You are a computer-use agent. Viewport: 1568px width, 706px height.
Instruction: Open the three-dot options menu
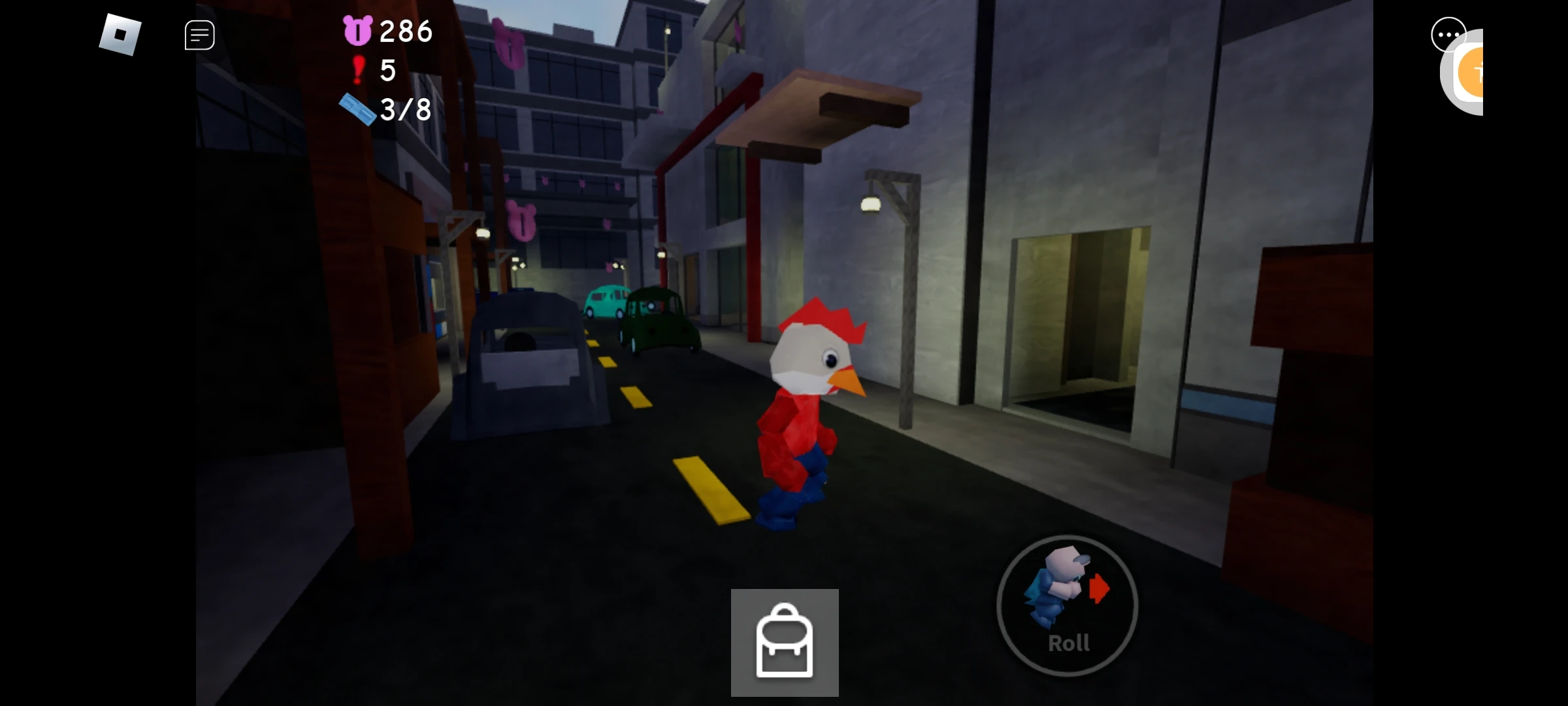[x=1449, y=34]
